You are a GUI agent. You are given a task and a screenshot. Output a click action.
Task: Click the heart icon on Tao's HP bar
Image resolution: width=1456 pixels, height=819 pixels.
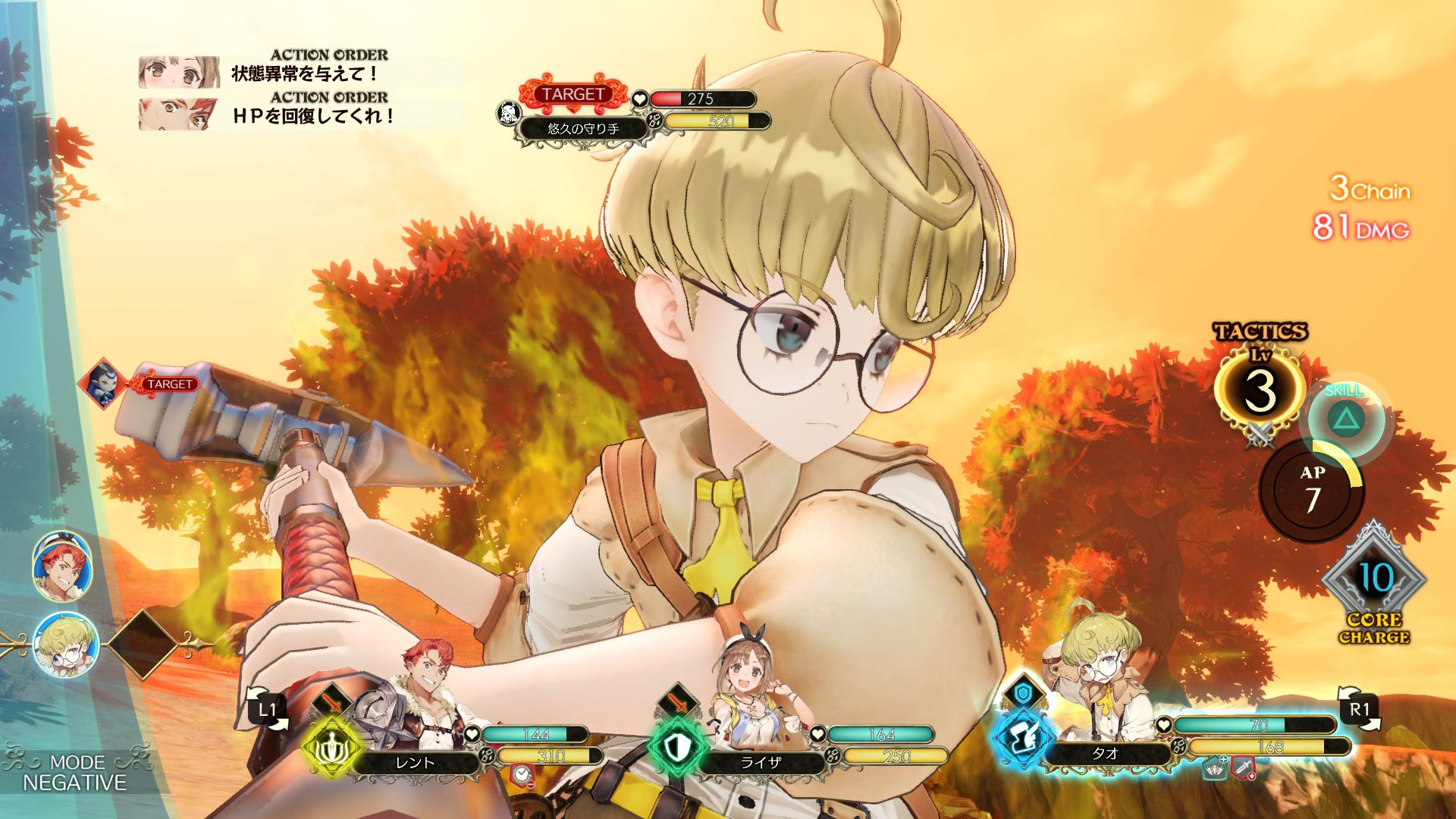click(x=1163, y=725)
